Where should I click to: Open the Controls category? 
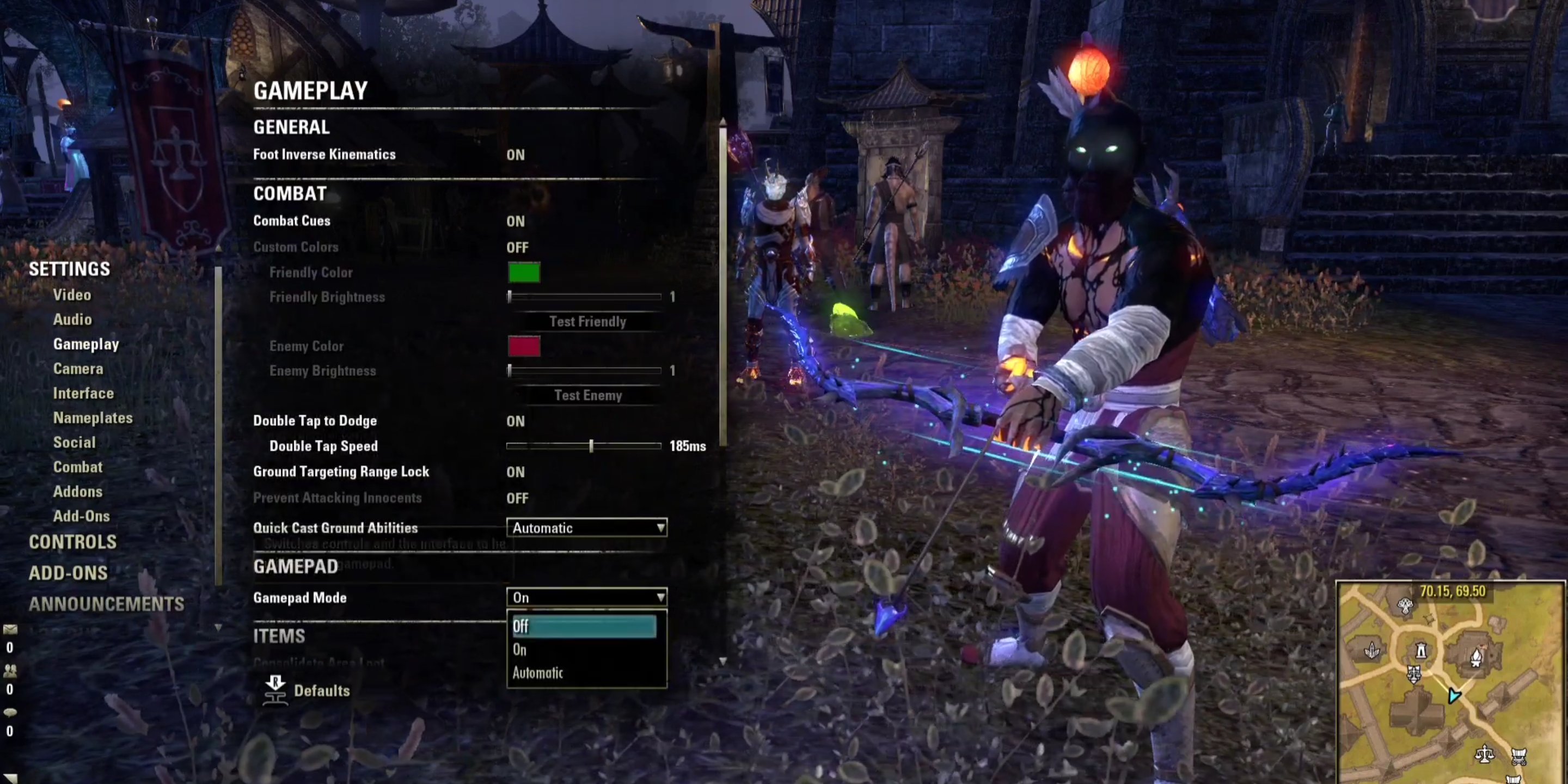pyautogui.click(x=72, y=542)
